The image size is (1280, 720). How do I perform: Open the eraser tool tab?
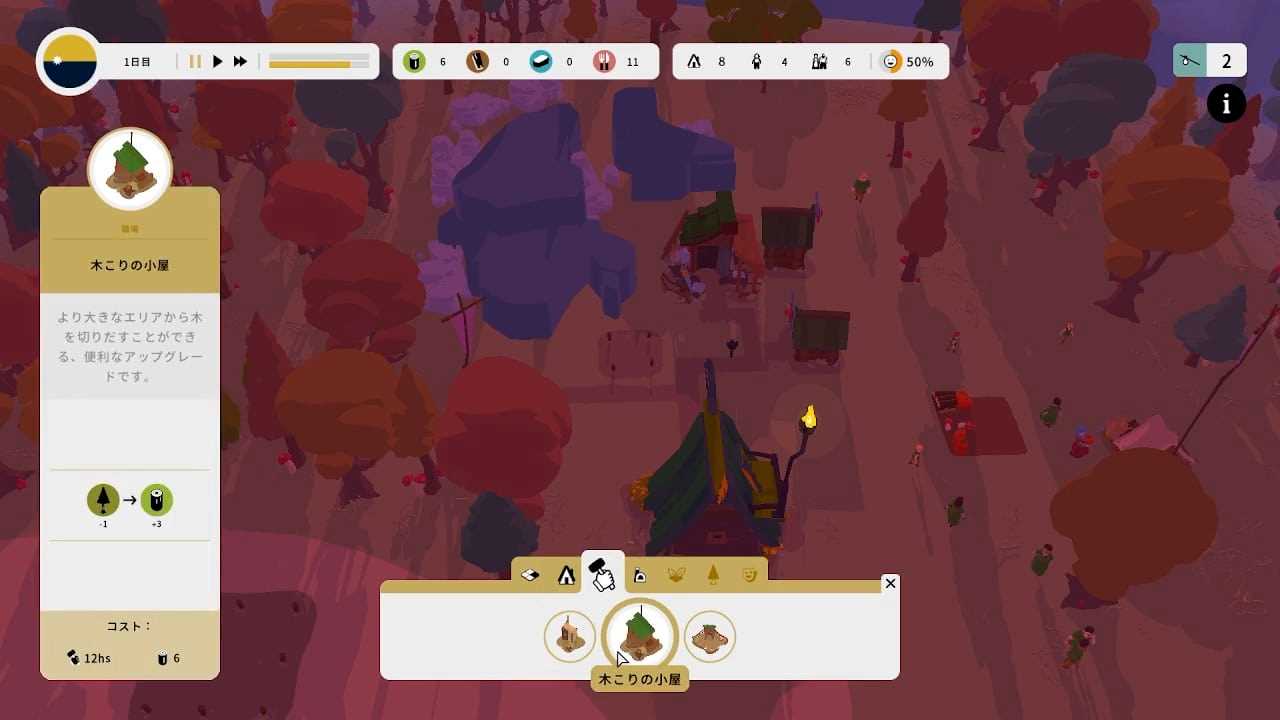531,575
